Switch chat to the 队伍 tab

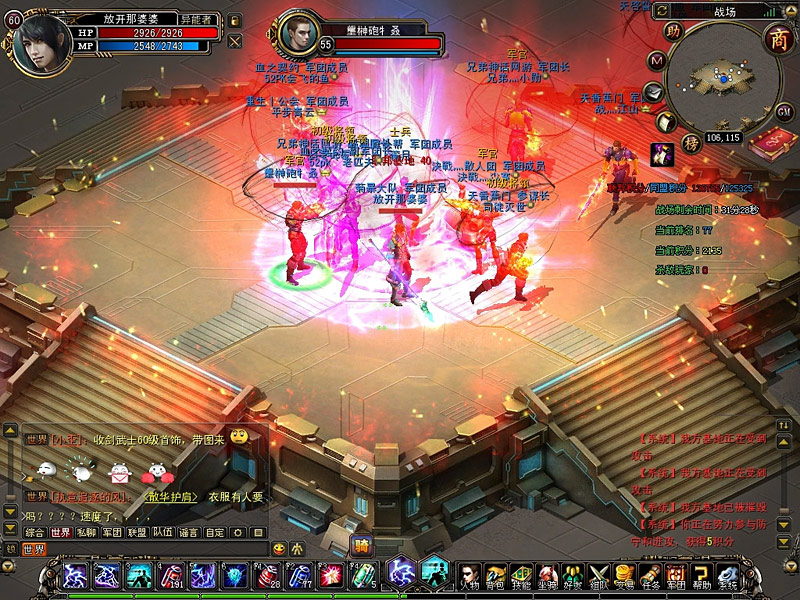(163, 533)
